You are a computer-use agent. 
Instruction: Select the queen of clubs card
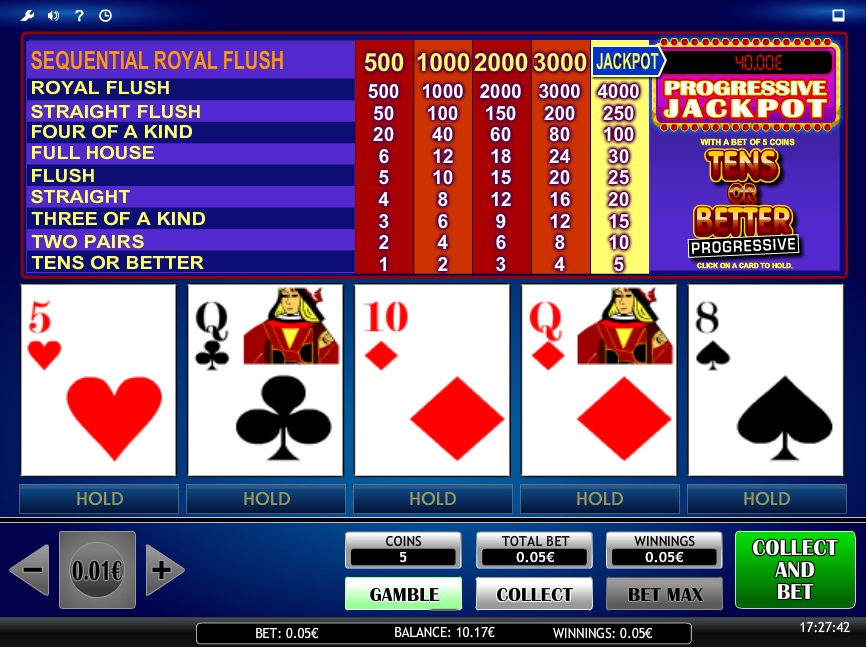[265, 380]
